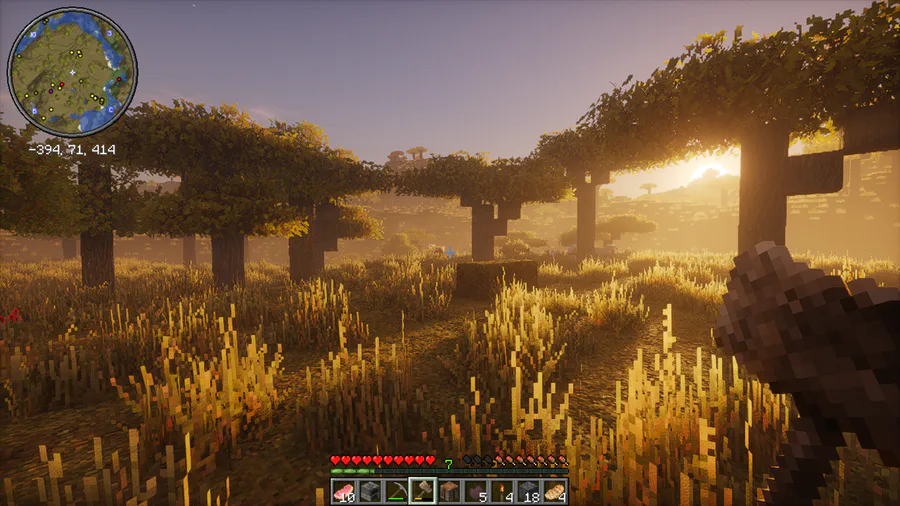Viewport: 900px width, 506px height.
Task: Choose the pickaxe in the hotbar
Action: coord(396,491)
